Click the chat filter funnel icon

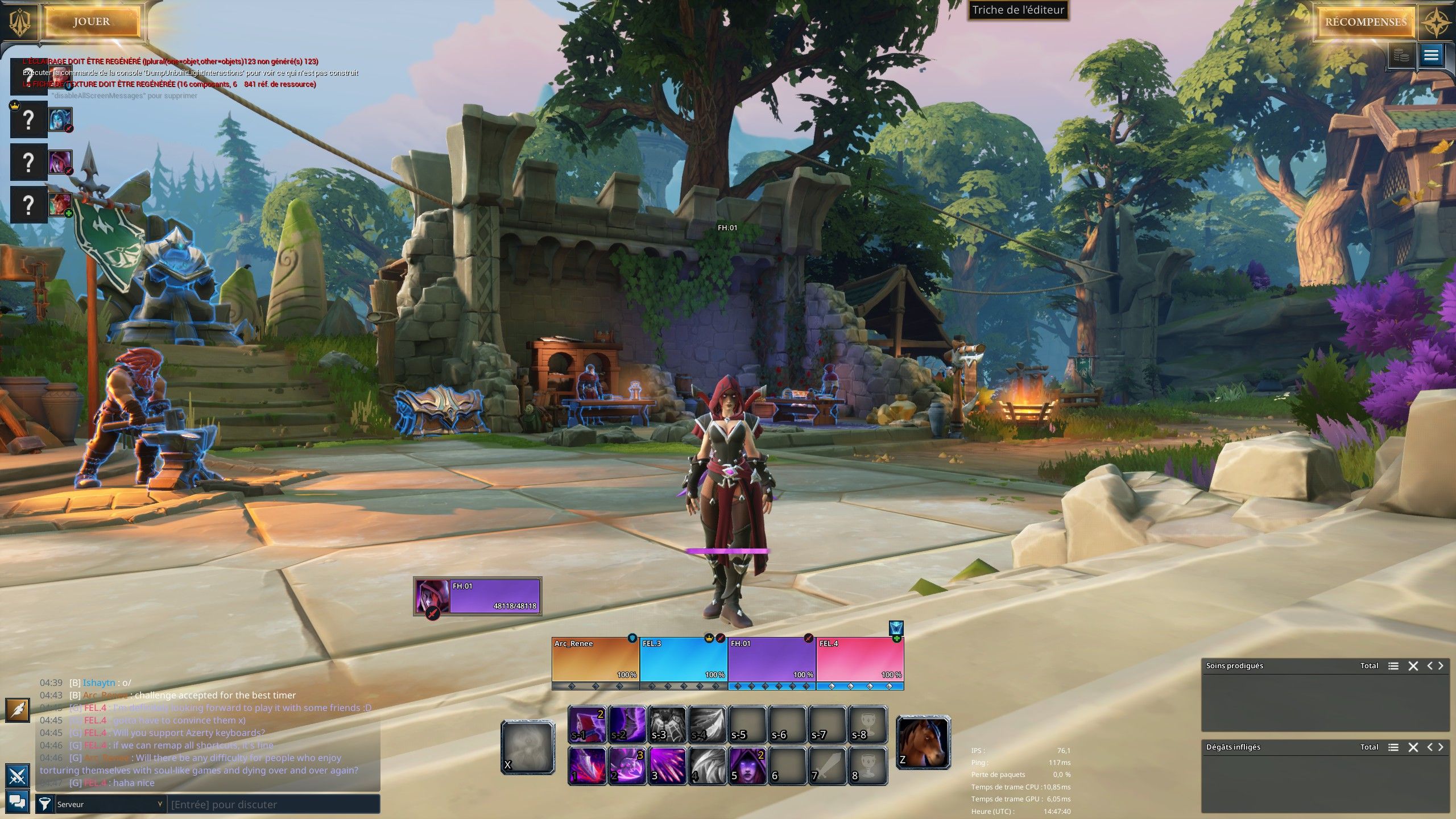pyautogui.click(x=45, y=804)
